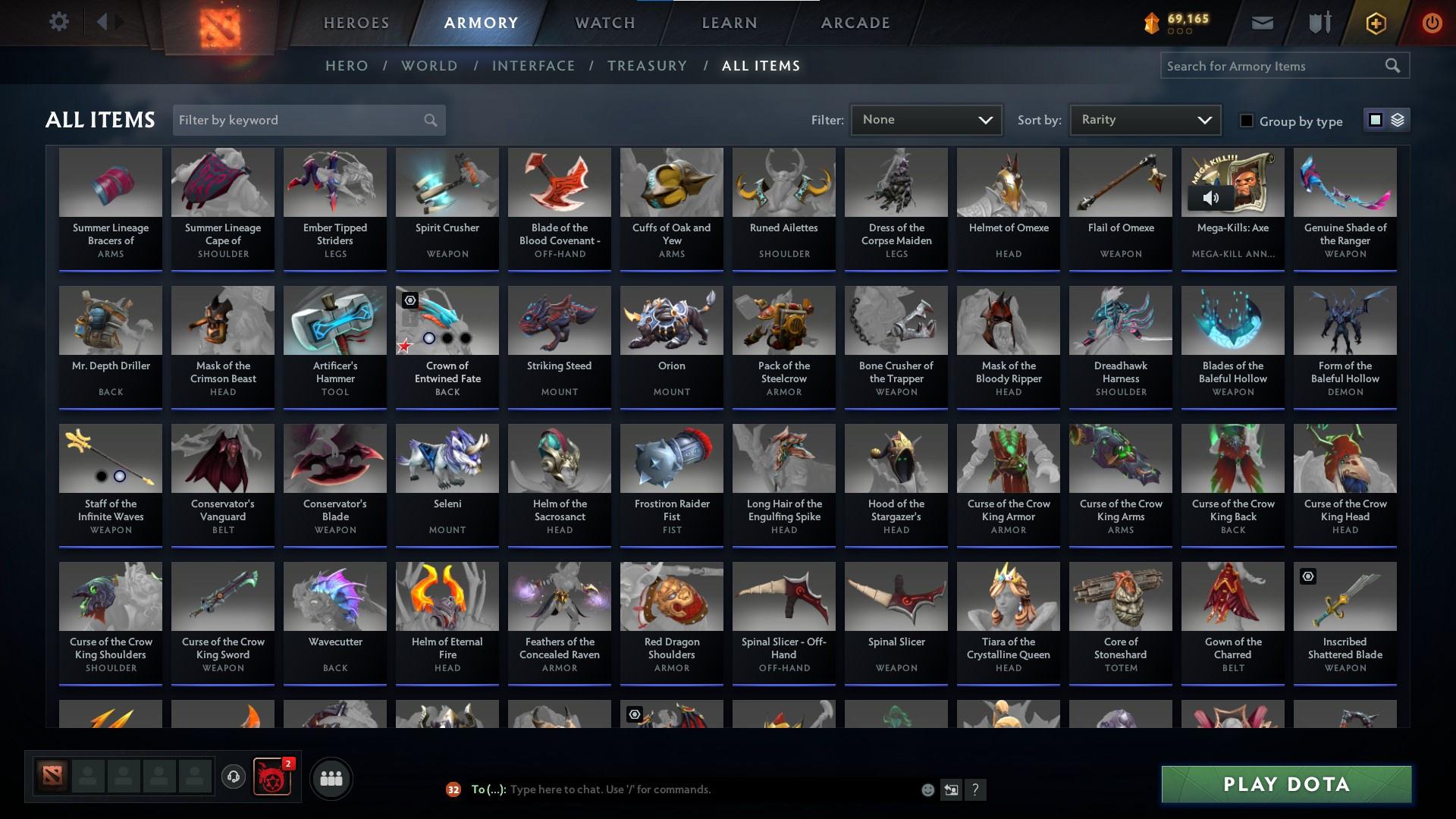Switch to the WATCH tab
1456x819 pixels.
pyautogui.click(x=604, y=23)
